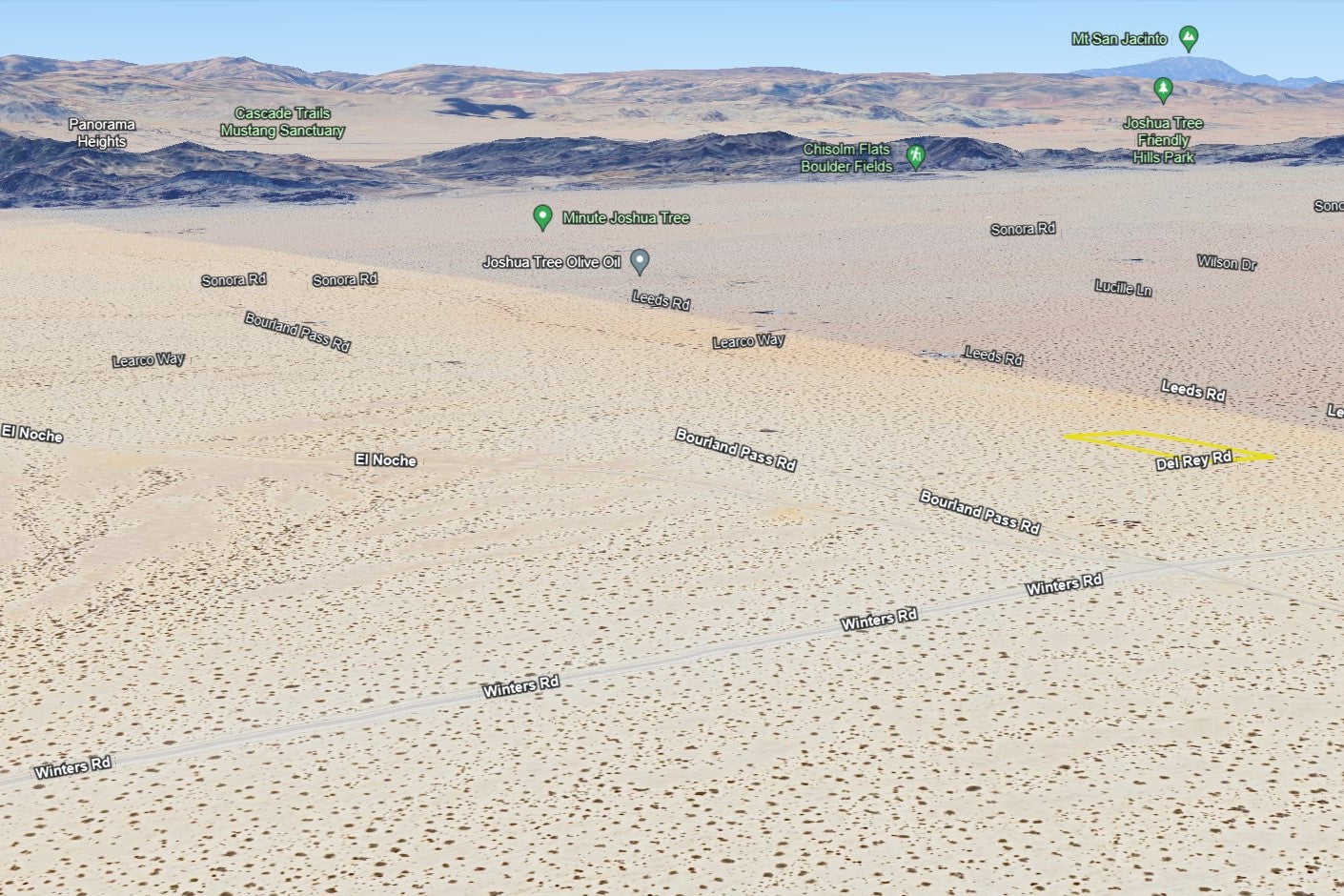Select the Minute Joshua Tree green pin
1344x896 pixels.
pyautogui.click(x=542, y=217)
